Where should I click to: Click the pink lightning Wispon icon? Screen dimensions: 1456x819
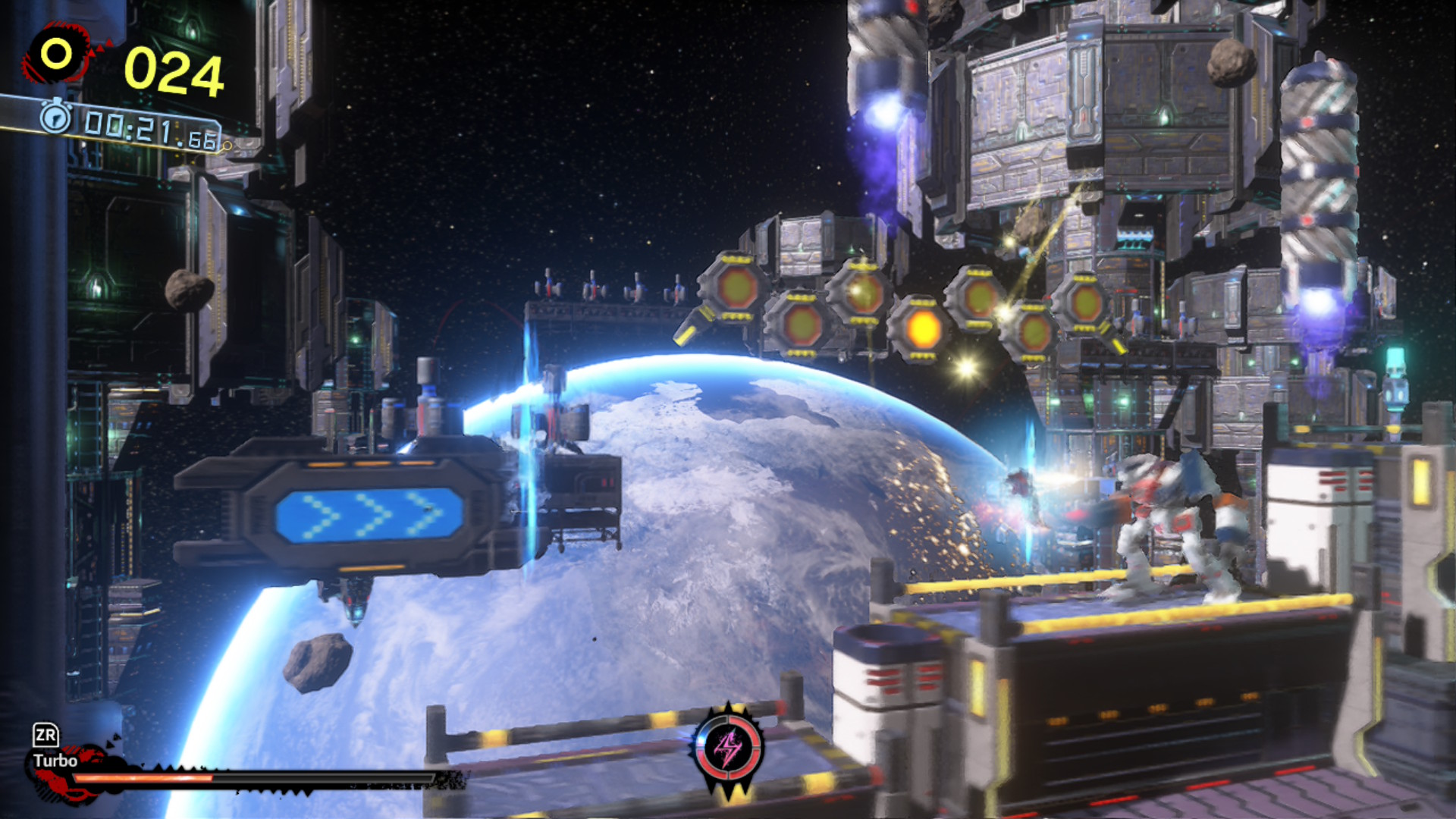pyautogui.click(x=729, y=748)
